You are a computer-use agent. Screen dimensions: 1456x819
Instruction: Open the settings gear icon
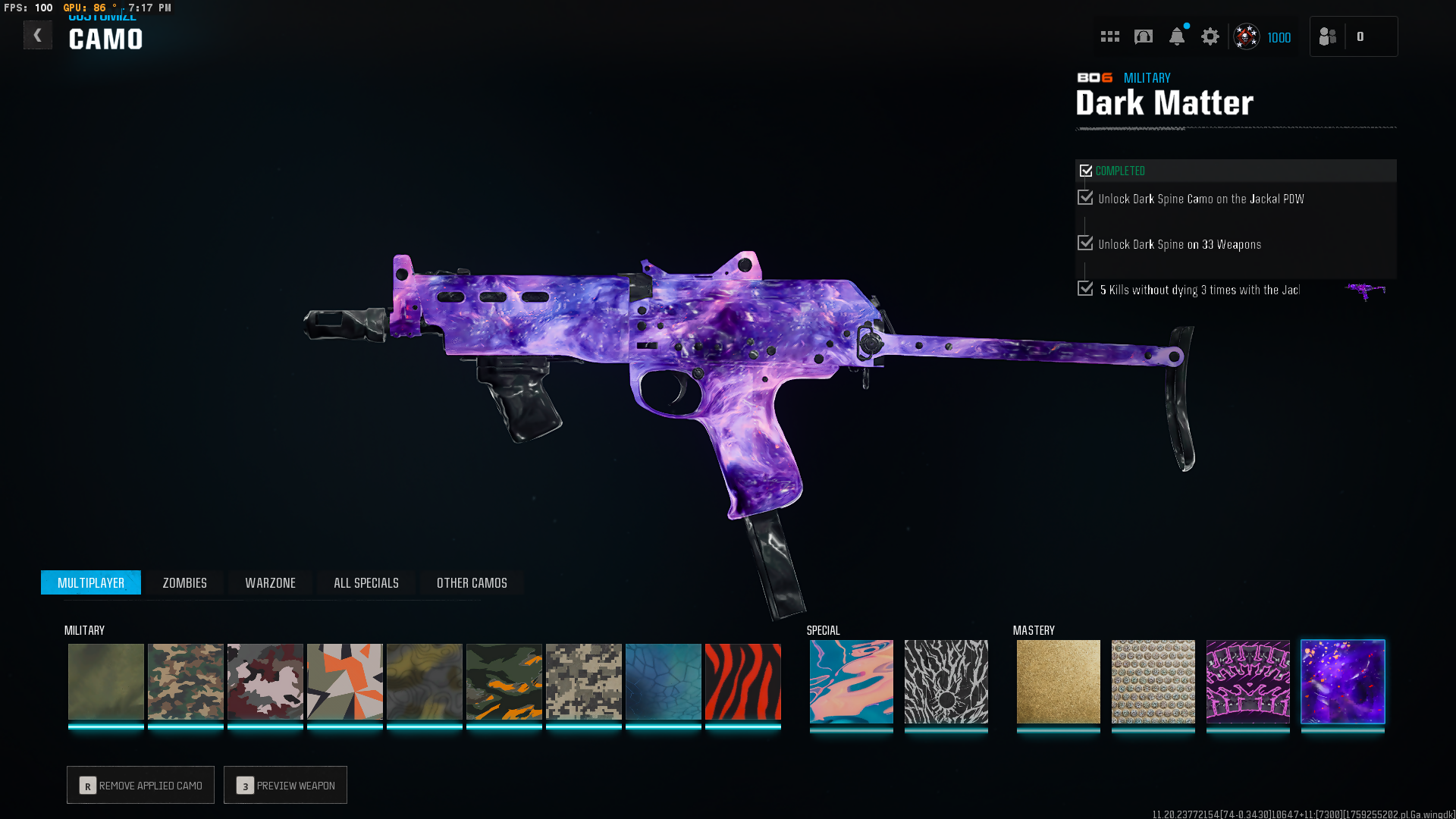(x=1210, y=36)
